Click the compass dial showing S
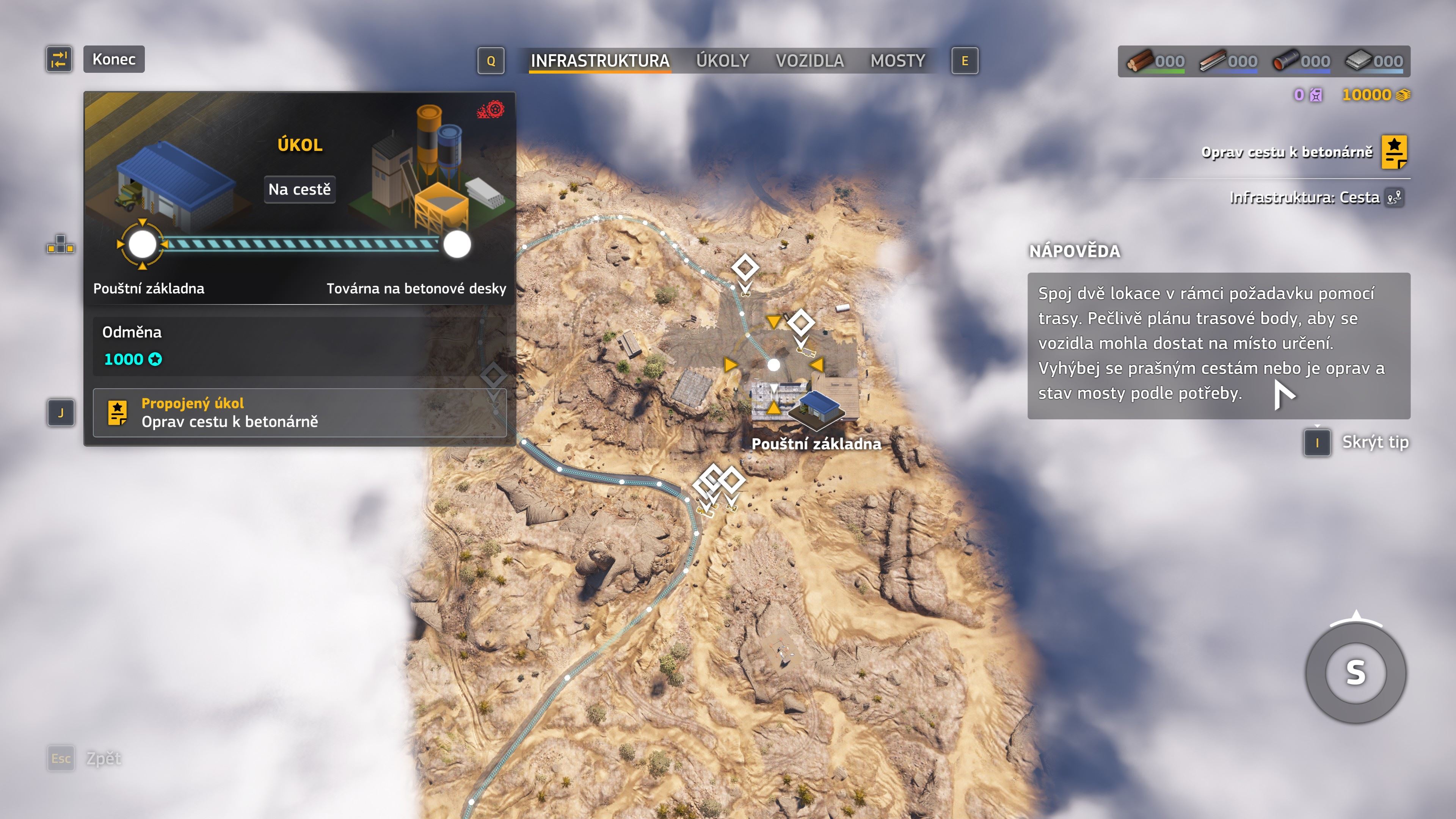 coord(1356,673)
